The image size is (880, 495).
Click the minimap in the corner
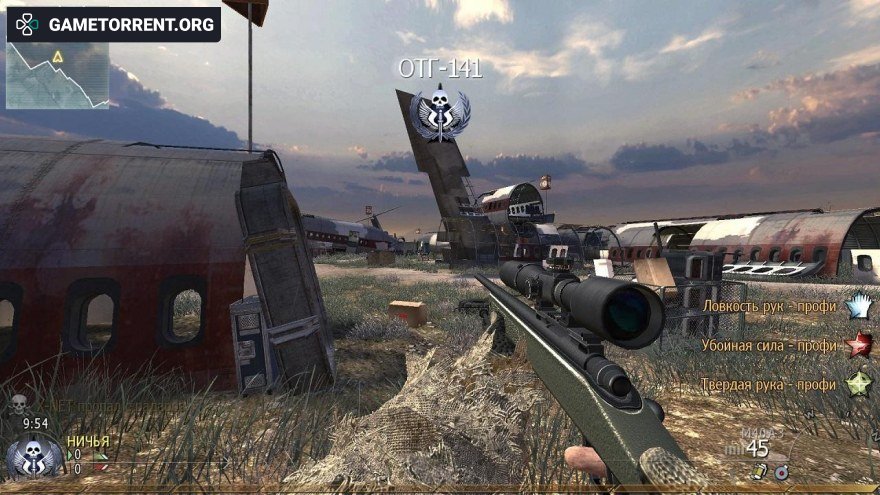[x=57, y=75]
